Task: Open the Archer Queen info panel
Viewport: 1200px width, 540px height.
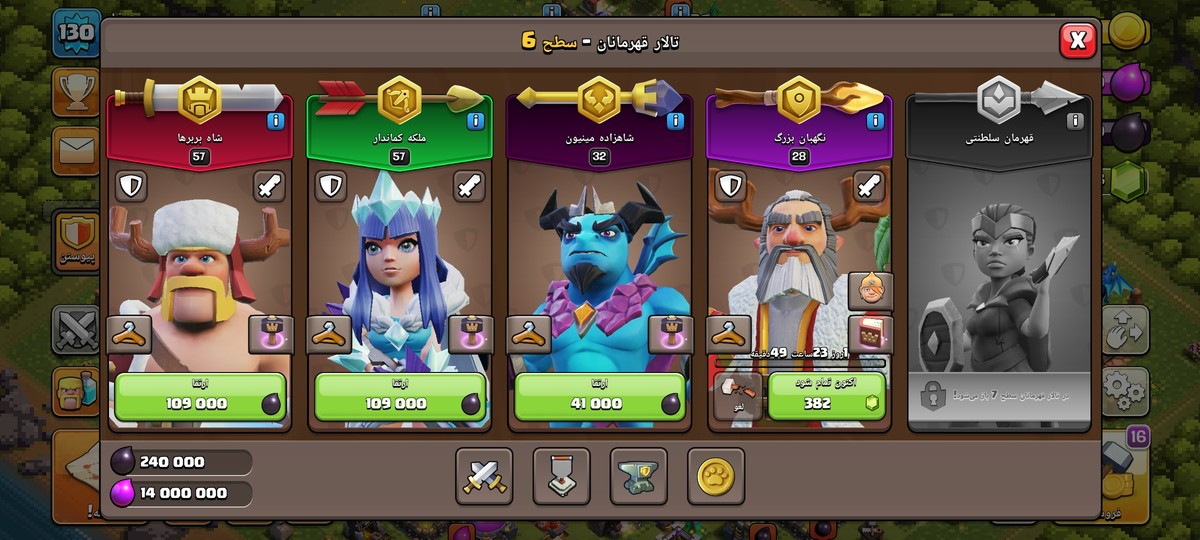Action: 475,122
